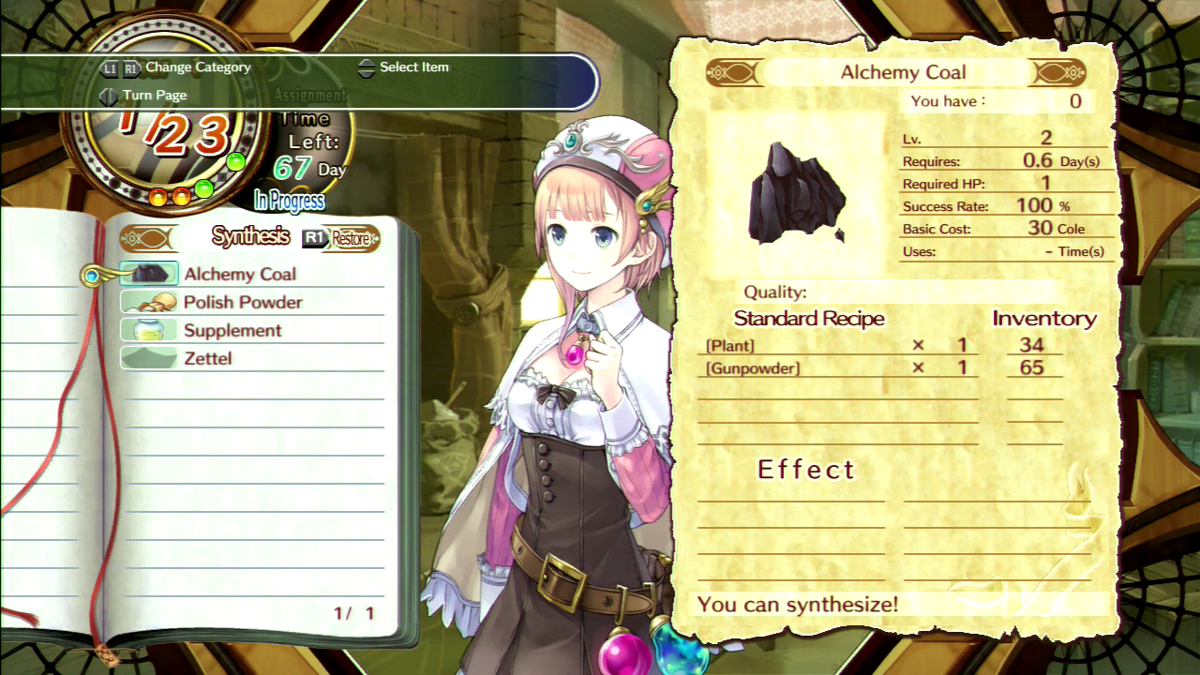Choose Polish Powder from the synthesis list
Screen dimensions: 1200x675
pos(242,302)
